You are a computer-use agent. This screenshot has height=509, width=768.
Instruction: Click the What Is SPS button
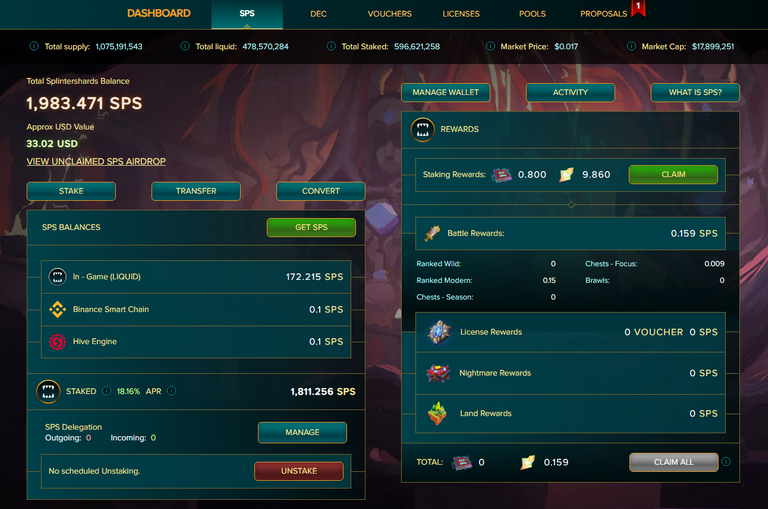(x=695, y=92)
